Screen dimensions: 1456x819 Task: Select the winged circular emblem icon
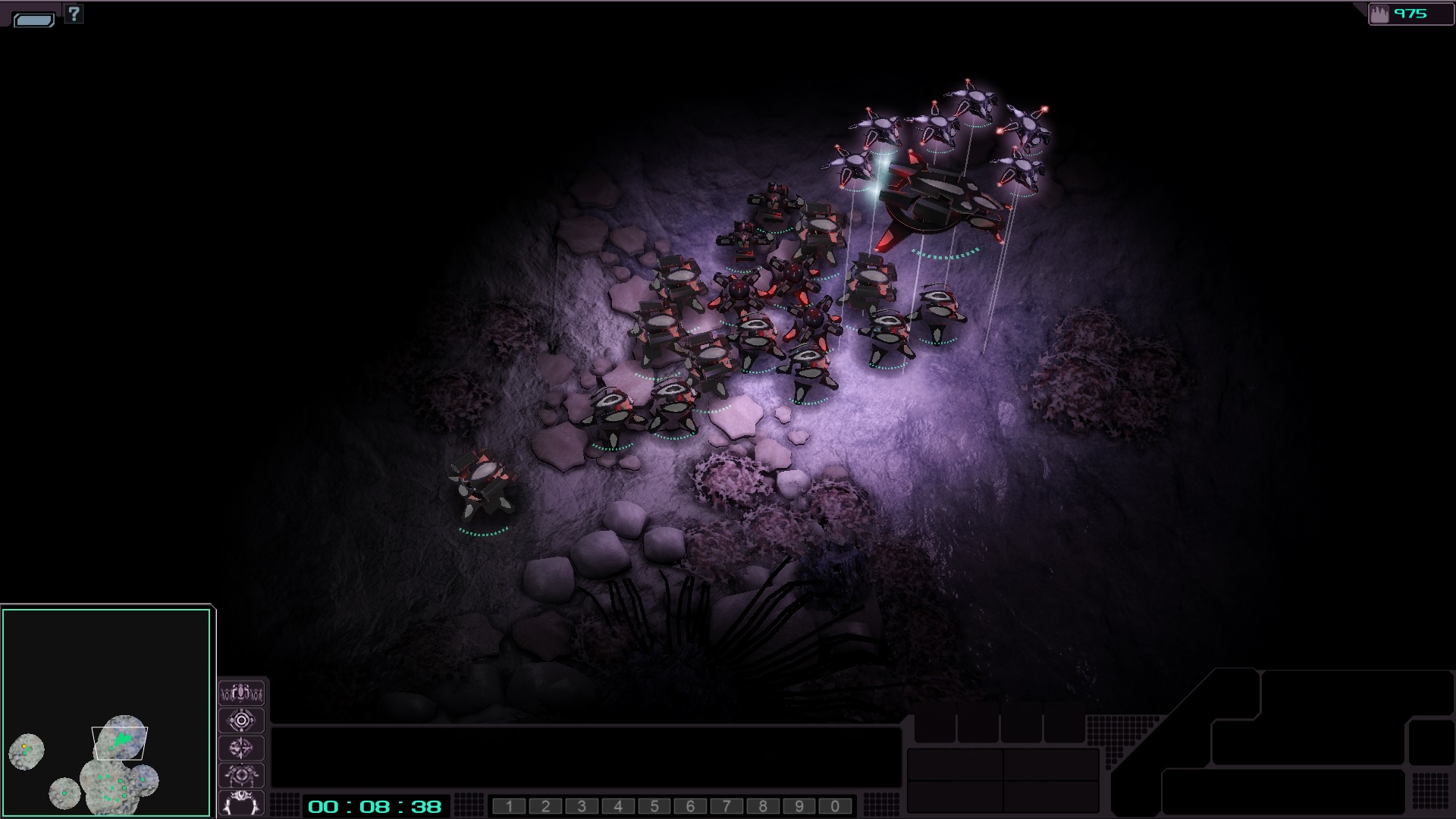(241, 775)
